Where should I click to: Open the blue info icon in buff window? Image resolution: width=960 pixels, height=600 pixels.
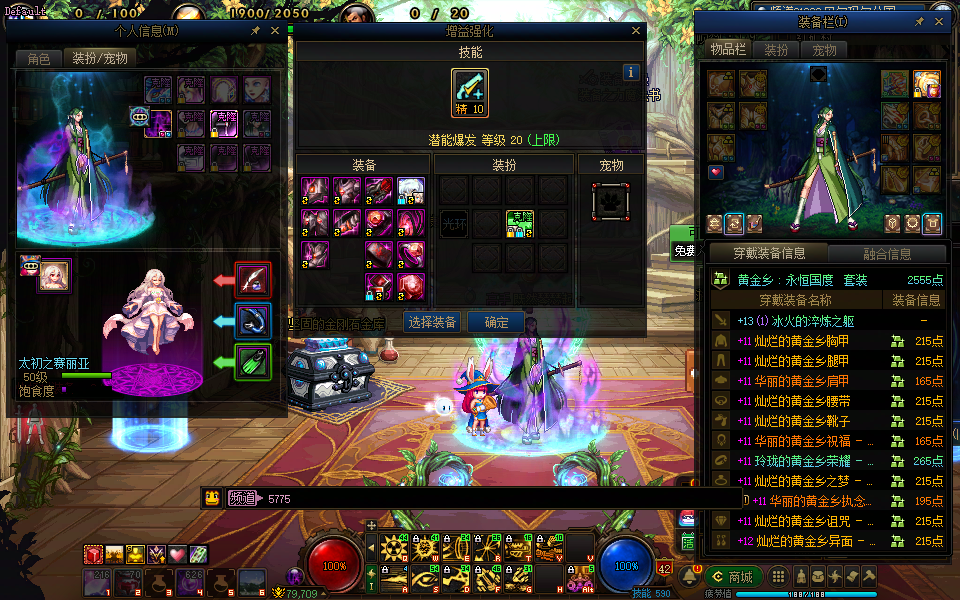point(631,72)
